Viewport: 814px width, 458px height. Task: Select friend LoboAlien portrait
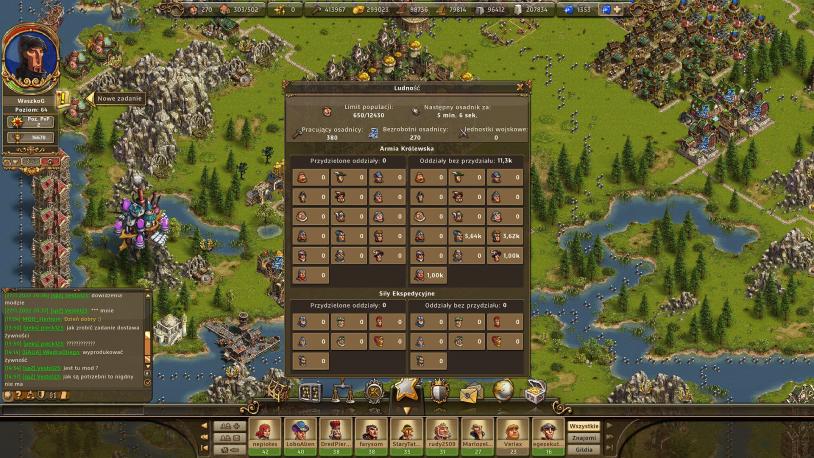(x=300, y=432)
